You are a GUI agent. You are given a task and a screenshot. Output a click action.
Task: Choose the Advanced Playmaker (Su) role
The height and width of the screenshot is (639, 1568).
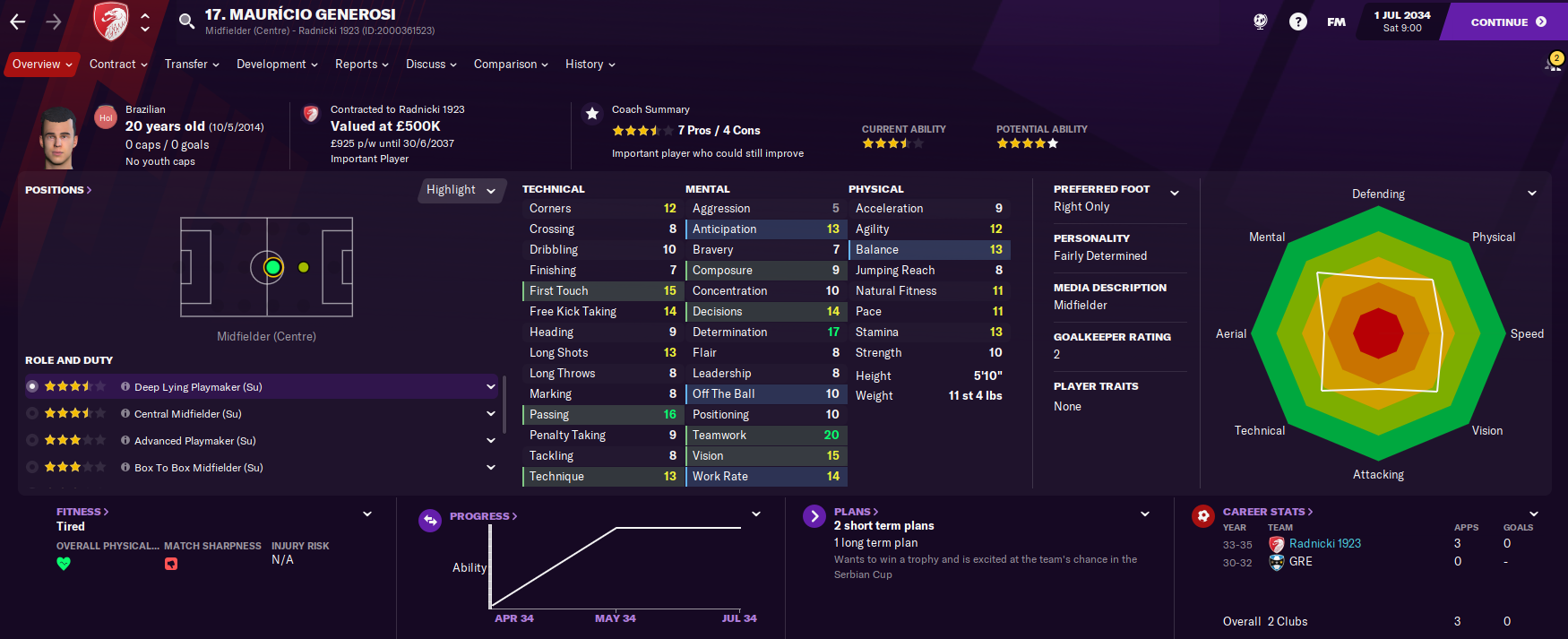click(x=195, y=441)
